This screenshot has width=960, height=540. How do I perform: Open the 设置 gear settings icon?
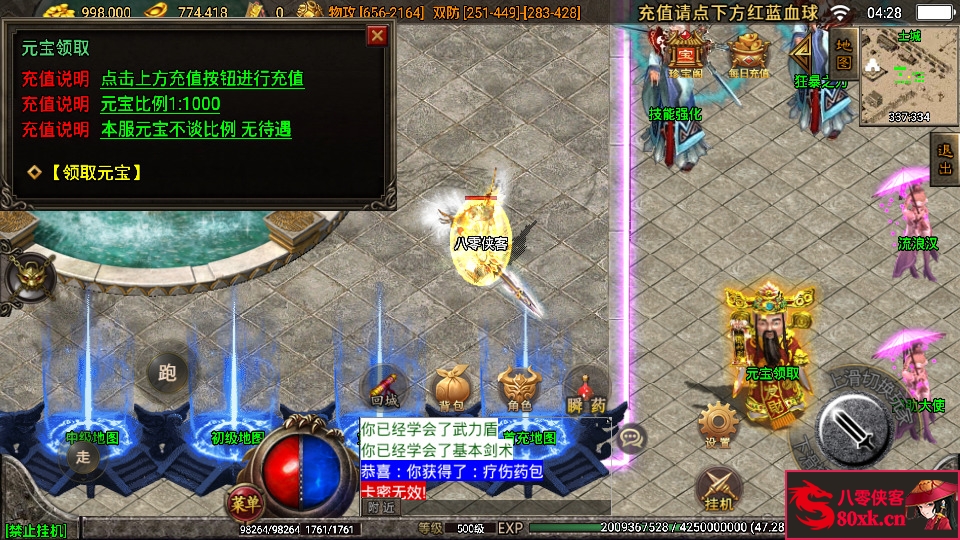716,424
